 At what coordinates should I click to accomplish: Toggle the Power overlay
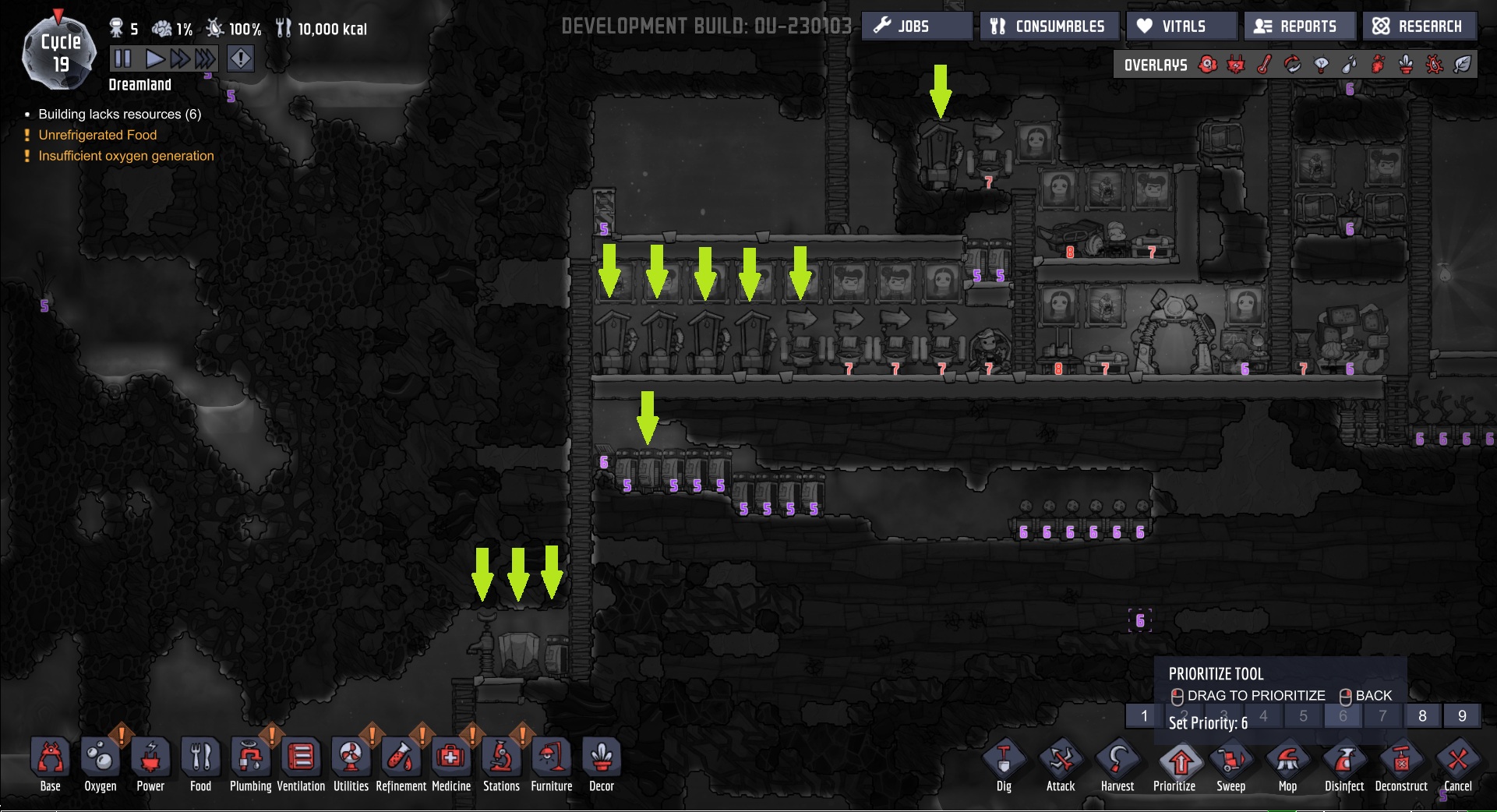1237,64
